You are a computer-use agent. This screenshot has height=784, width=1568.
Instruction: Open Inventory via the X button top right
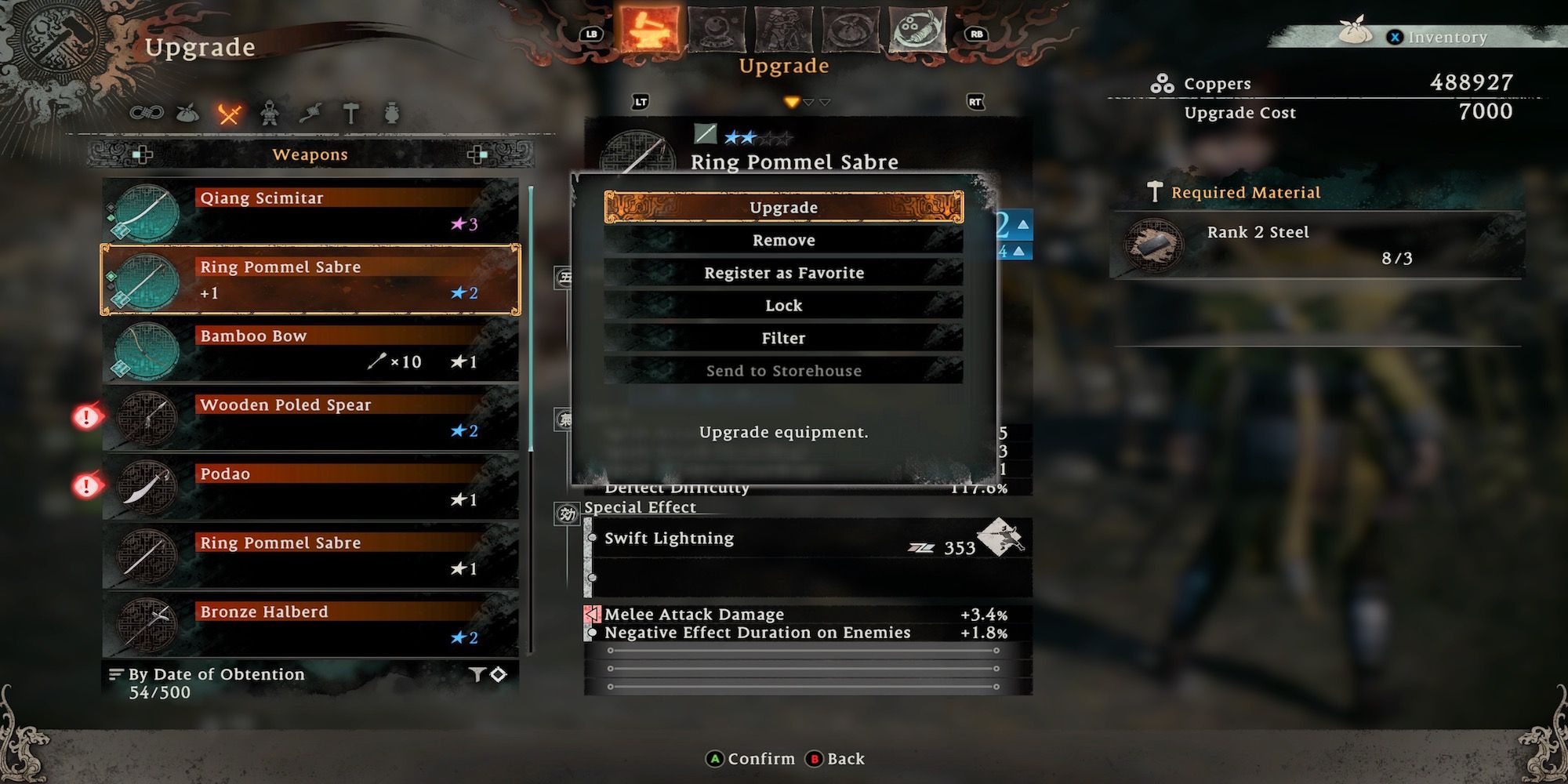coord(1396,37)
